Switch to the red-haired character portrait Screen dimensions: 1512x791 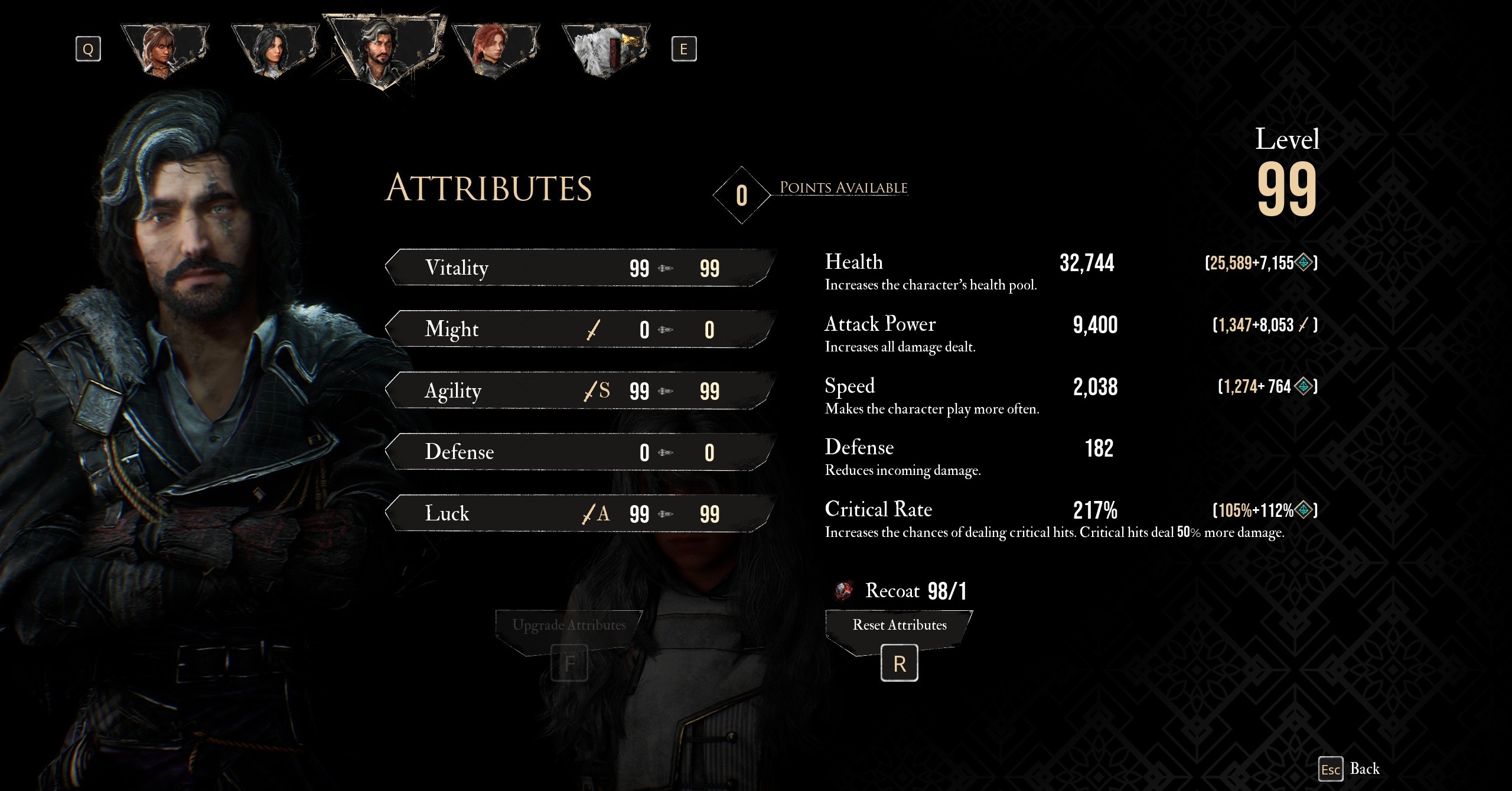click(x=495, y=50)
